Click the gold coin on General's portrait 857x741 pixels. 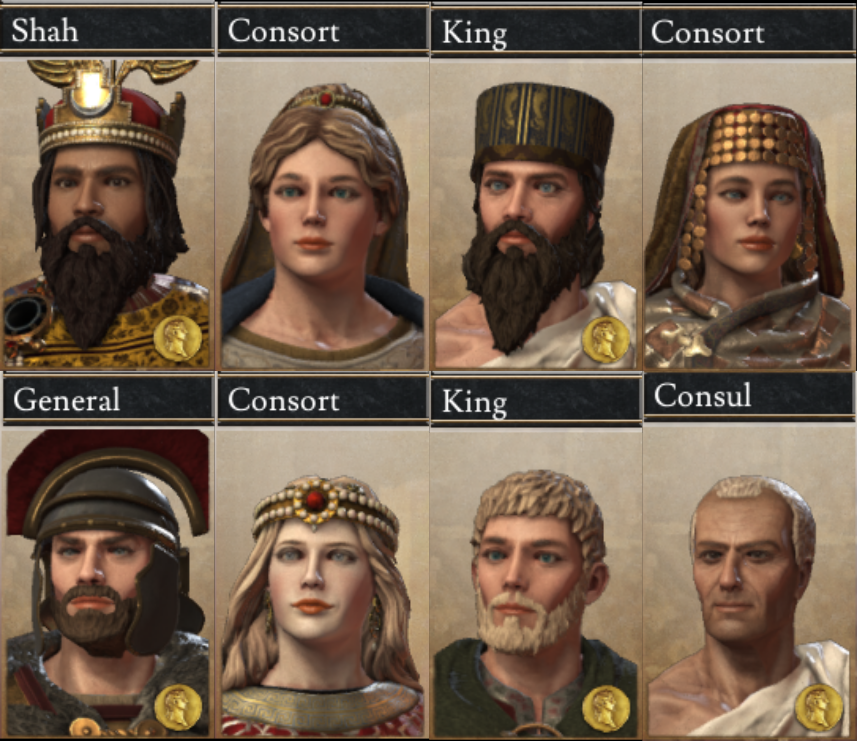178,708
